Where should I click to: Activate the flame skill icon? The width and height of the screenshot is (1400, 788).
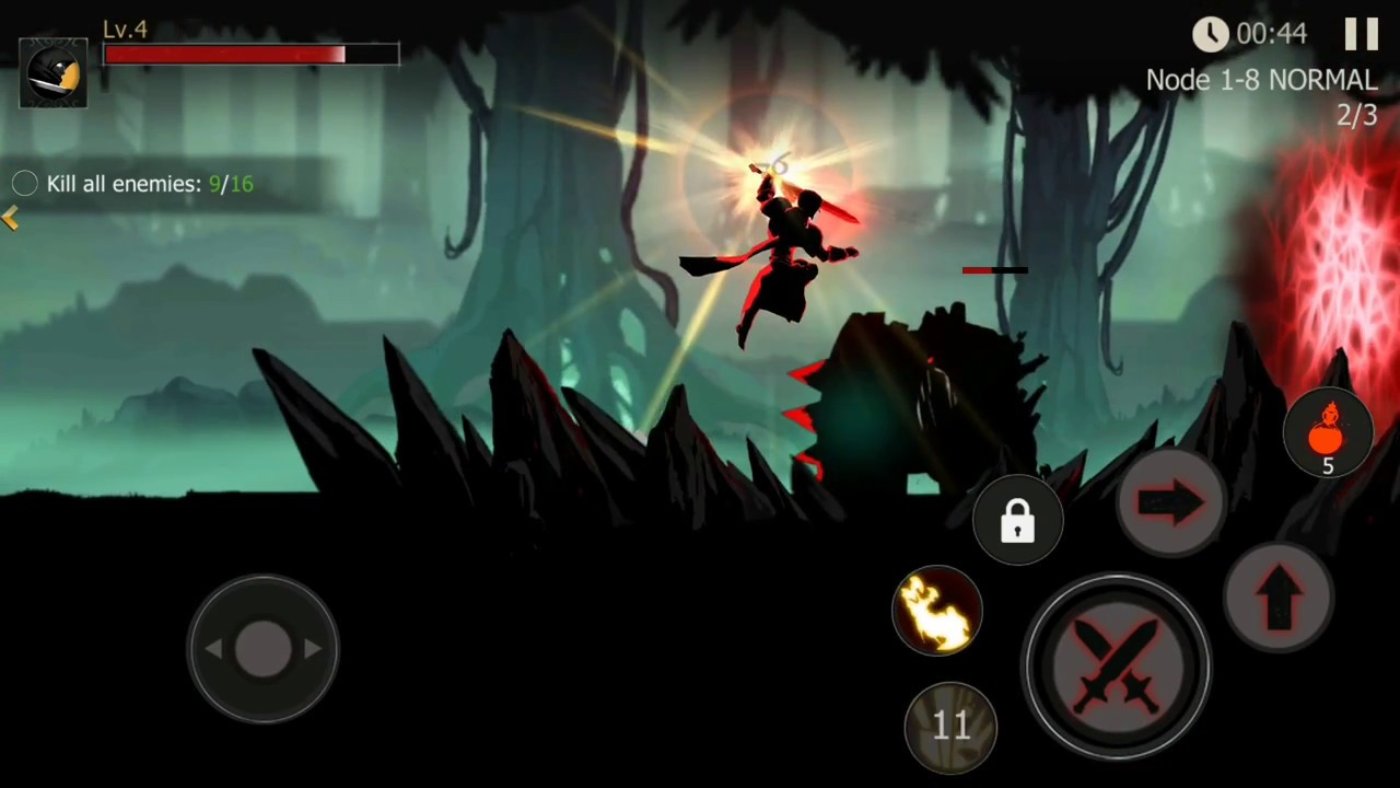(x=937, y=611)
